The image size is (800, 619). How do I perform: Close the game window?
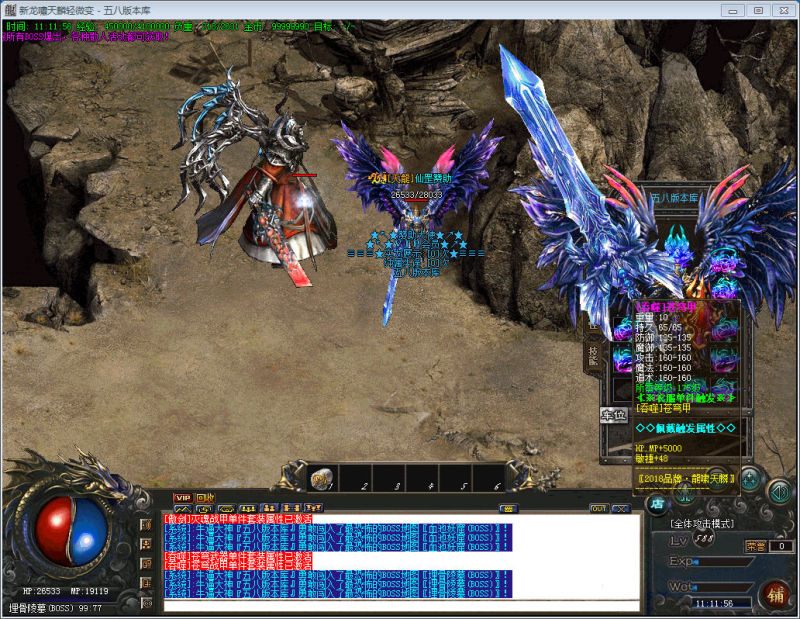point(783,10)
